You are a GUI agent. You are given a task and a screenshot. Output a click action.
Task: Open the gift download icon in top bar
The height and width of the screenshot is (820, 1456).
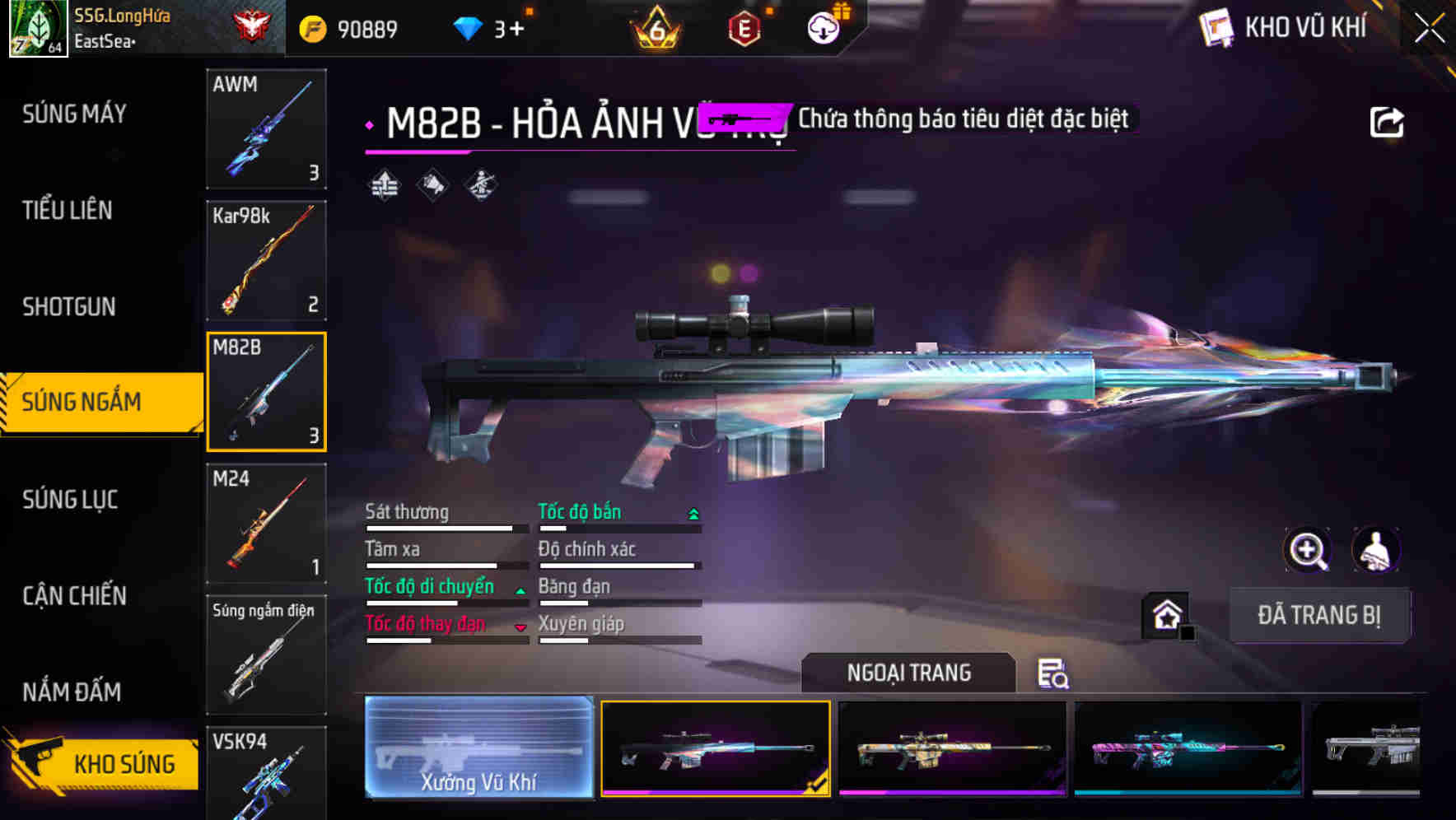coord(825,26)
